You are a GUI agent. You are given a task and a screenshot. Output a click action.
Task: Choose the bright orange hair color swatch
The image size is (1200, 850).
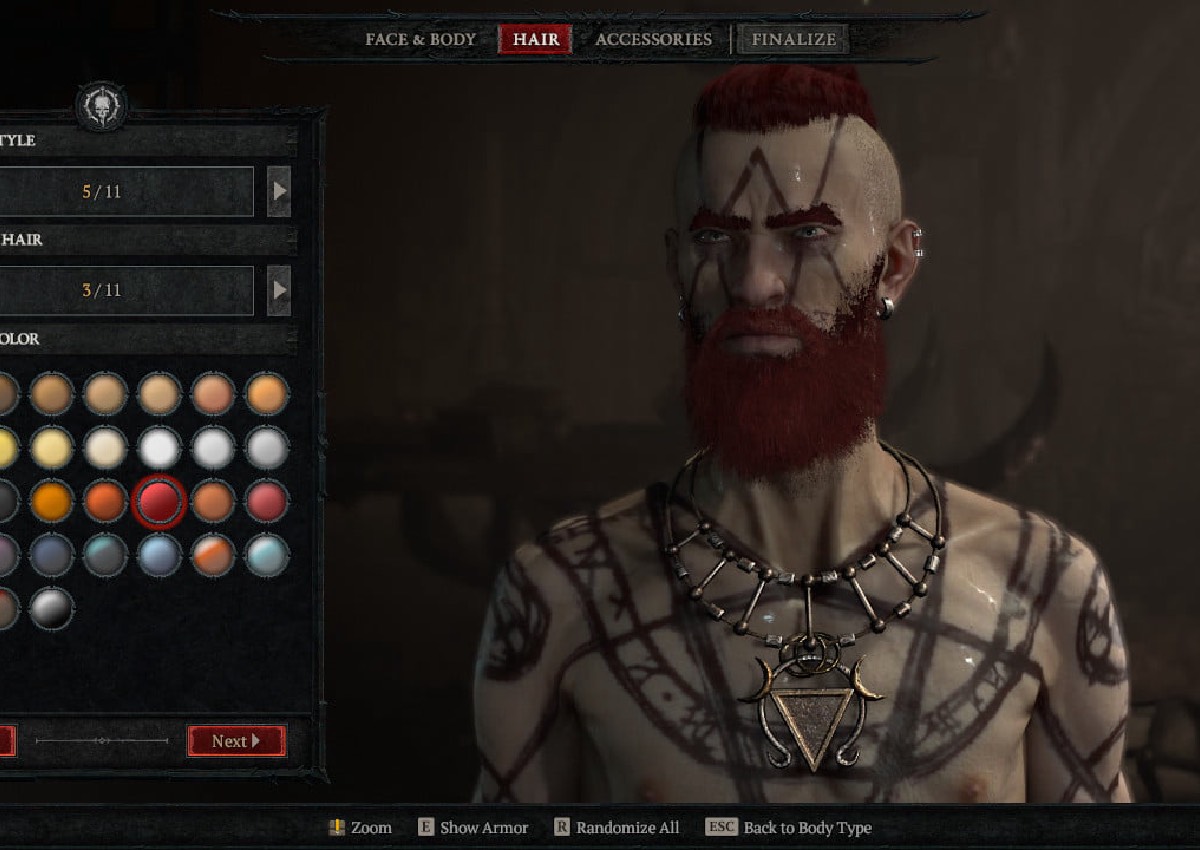(x=51, y=502)
